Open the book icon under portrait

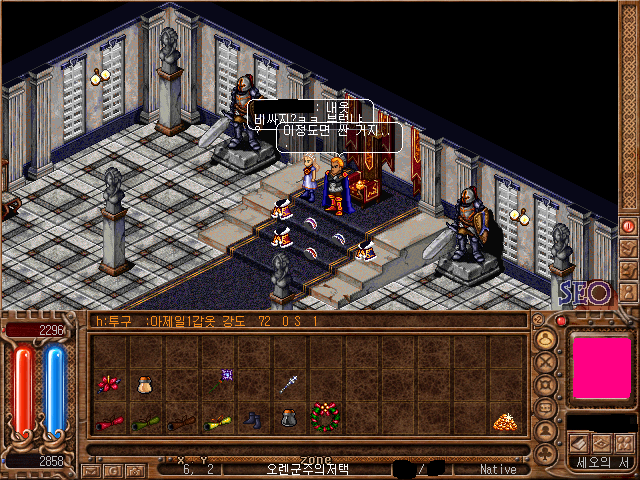click(579, 442)
